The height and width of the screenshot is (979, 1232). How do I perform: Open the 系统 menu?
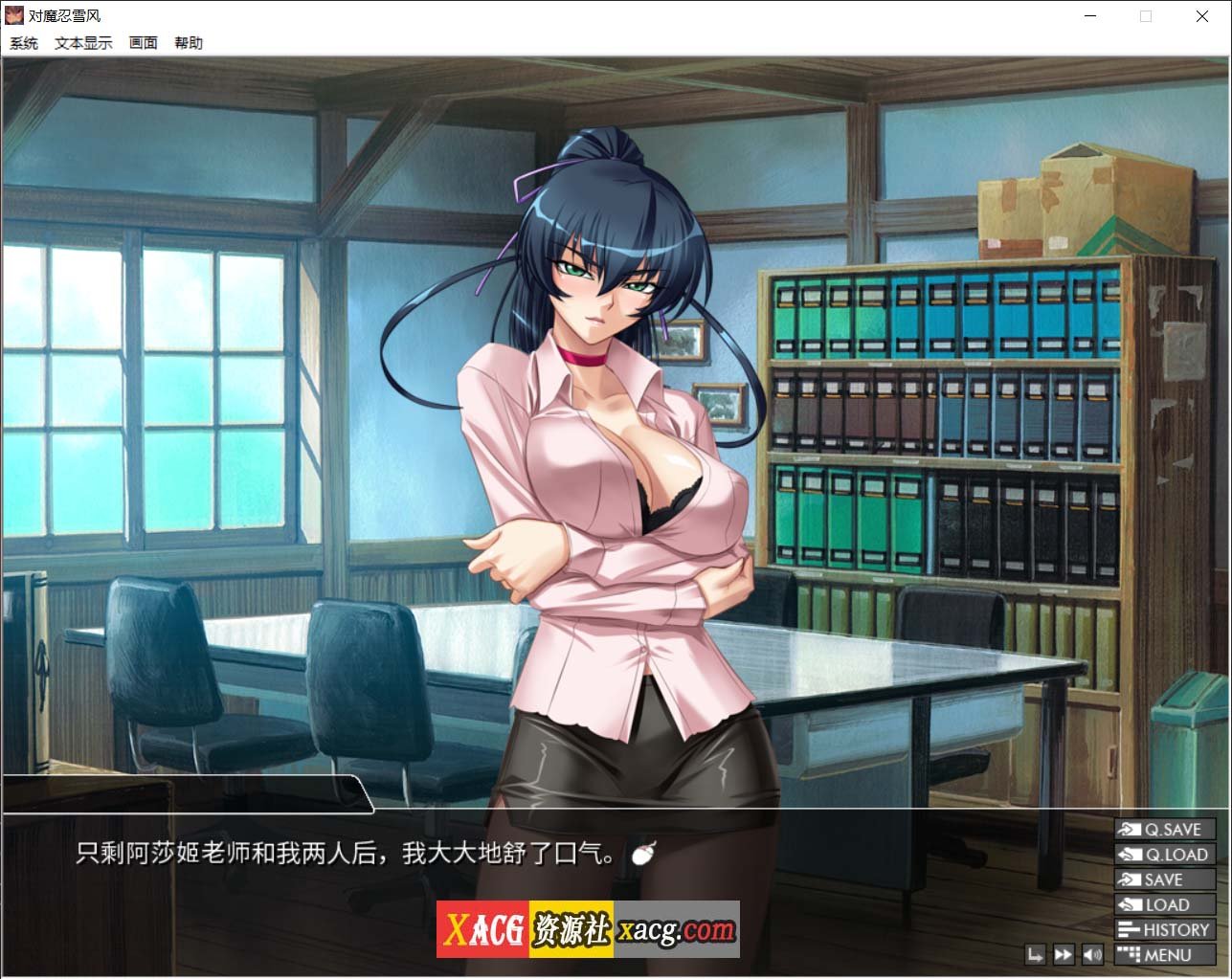(23, 42)
